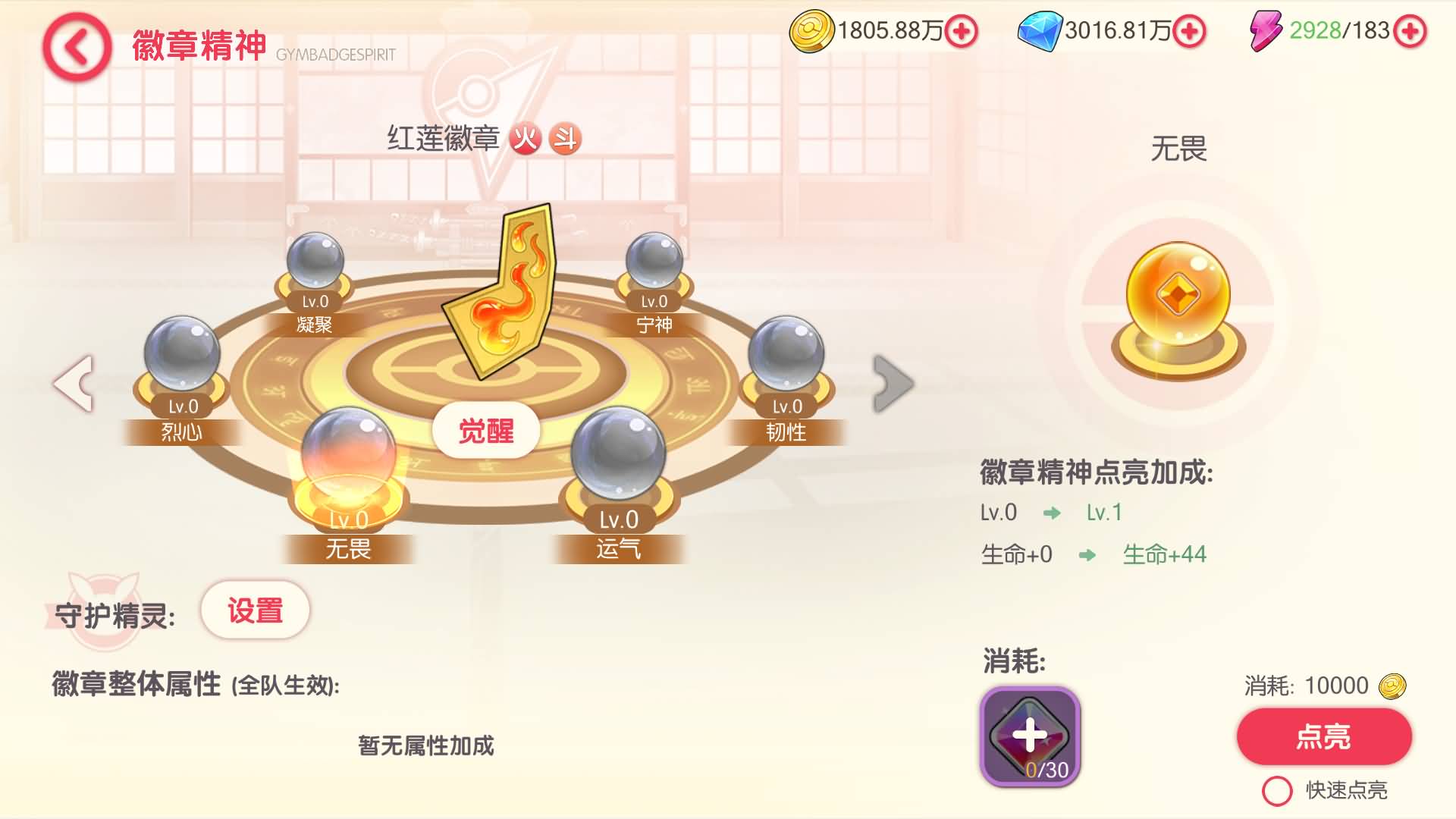The width and height of the screenshot is (1456, 819).
Task: Open the 觉醒 awaken menu
Action: pos(485,430)
